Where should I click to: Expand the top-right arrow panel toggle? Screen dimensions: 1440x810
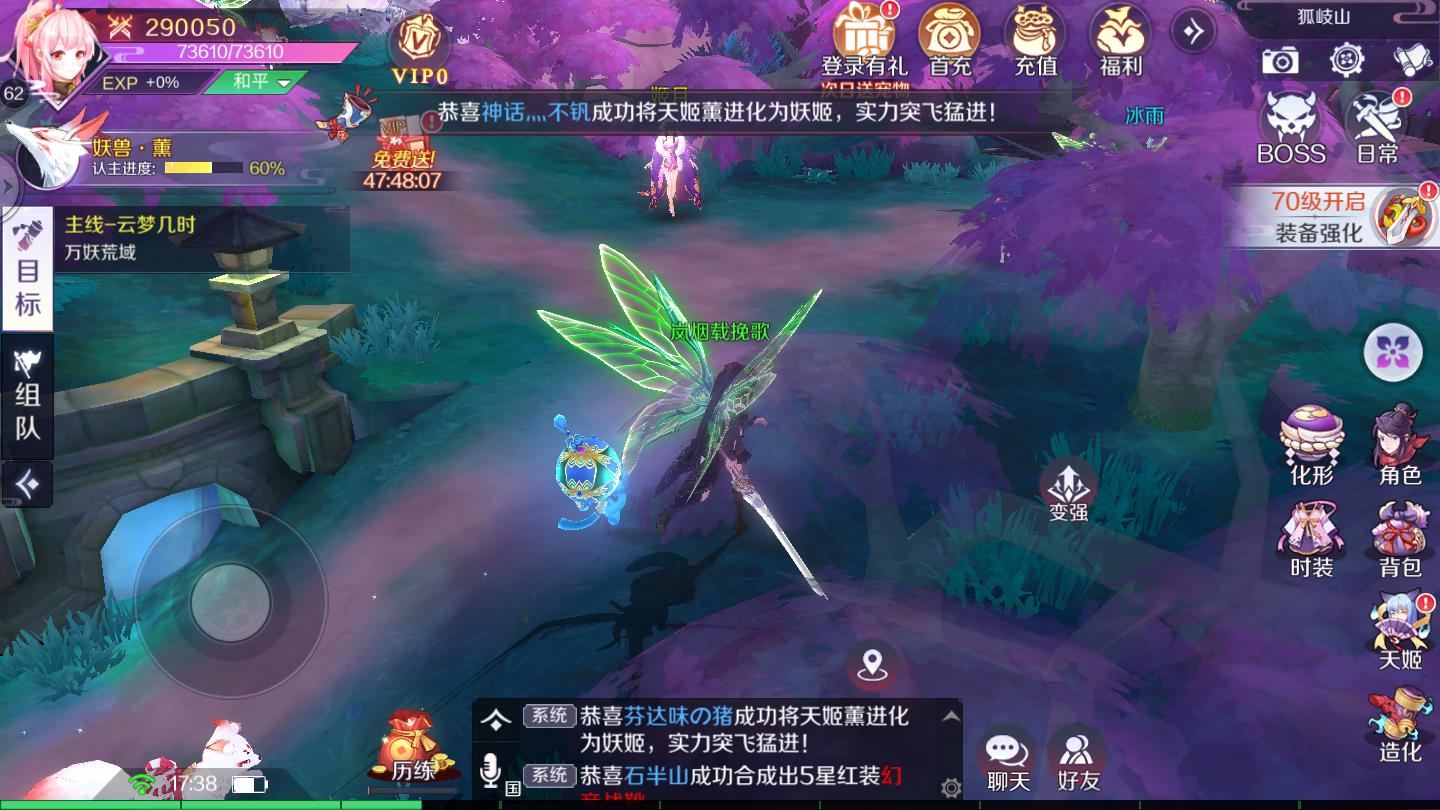click(1194, 30)
